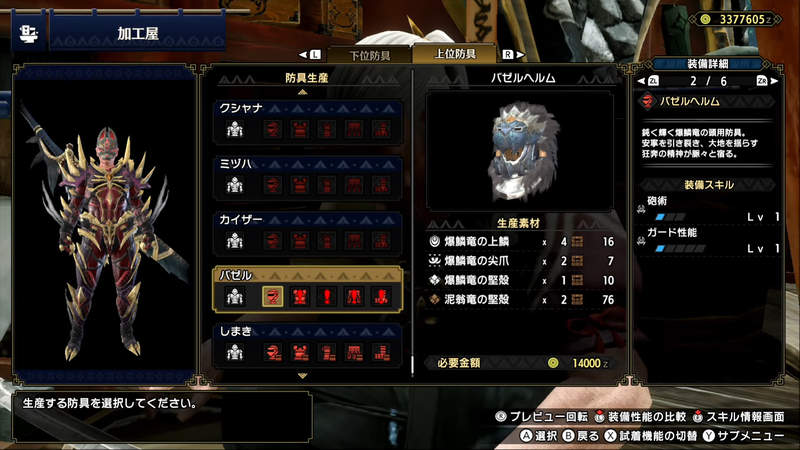Click the up arrow above the armor list
Screen dimensions: 800x450
(x=303, y=91)
